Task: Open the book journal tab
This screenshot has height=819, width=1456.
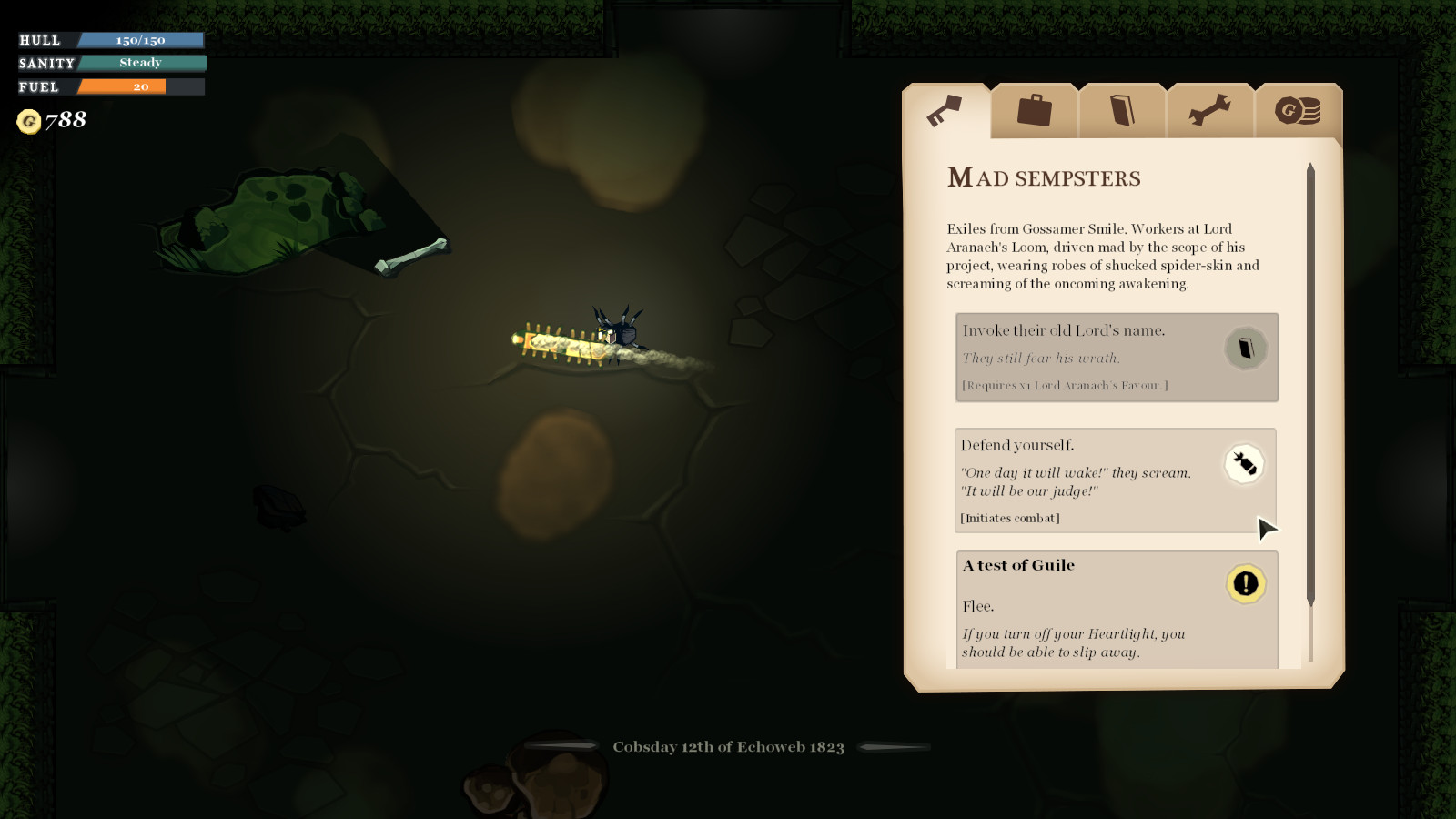Action: point(1122,109)
